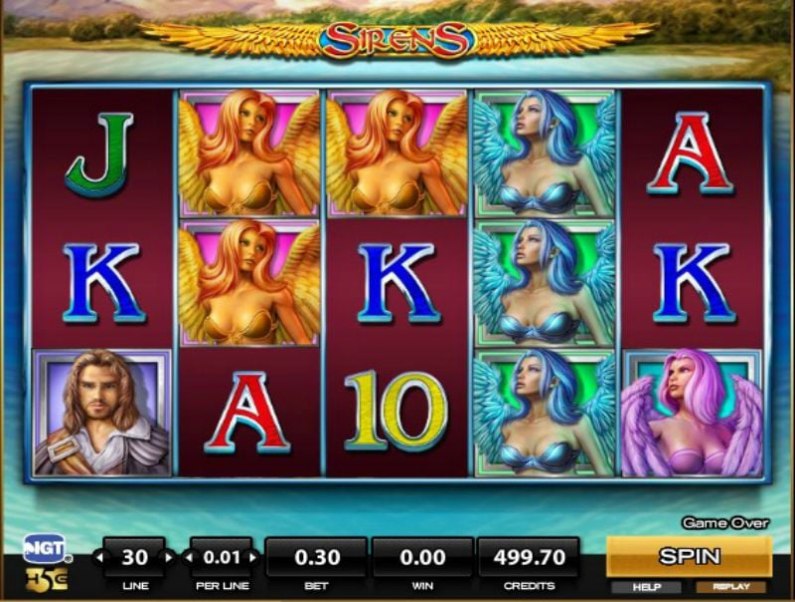795x602 pixels.
Task: Decrease the number of lines
Action: (98, 557)
